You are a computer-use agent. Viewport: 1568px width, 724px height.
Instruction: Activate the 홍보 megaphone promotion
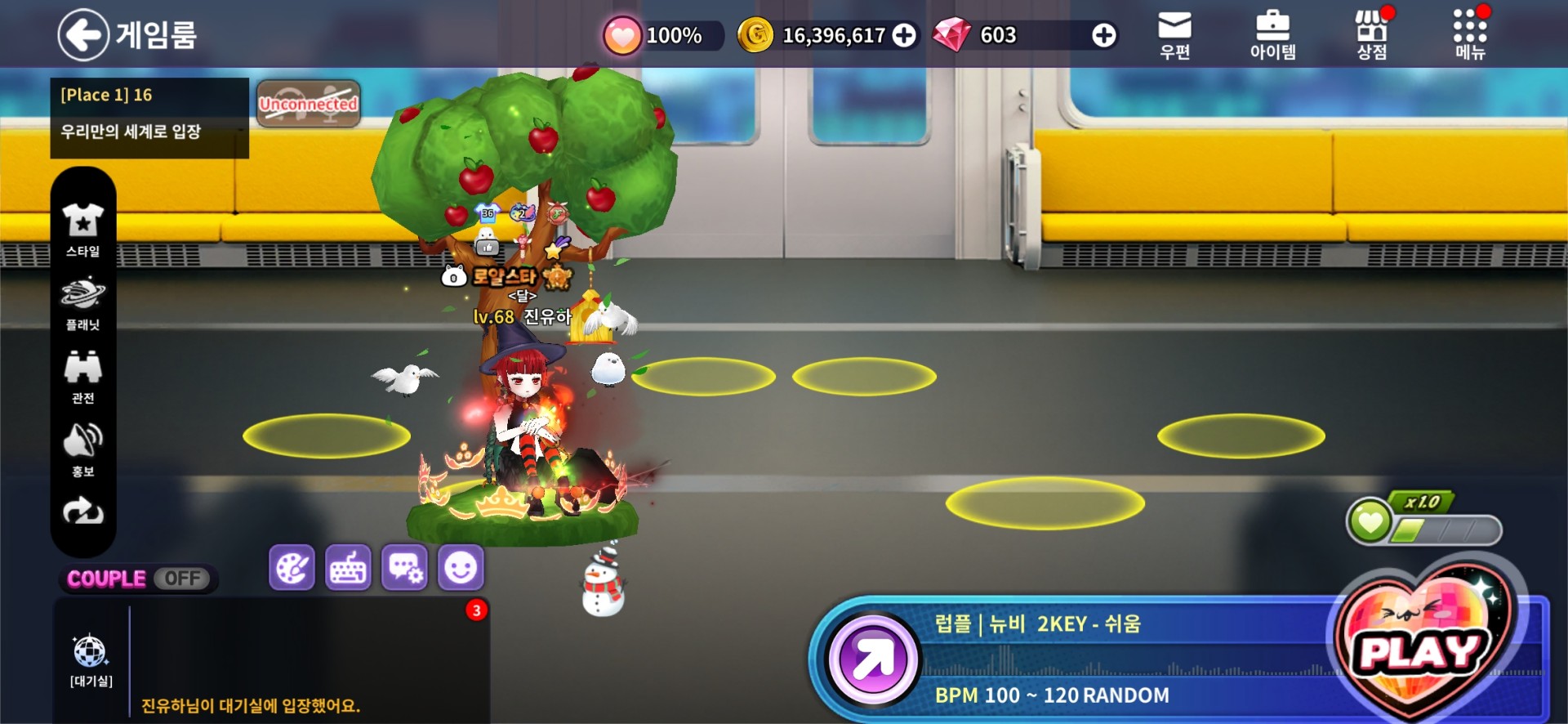(x=83, y=450)
